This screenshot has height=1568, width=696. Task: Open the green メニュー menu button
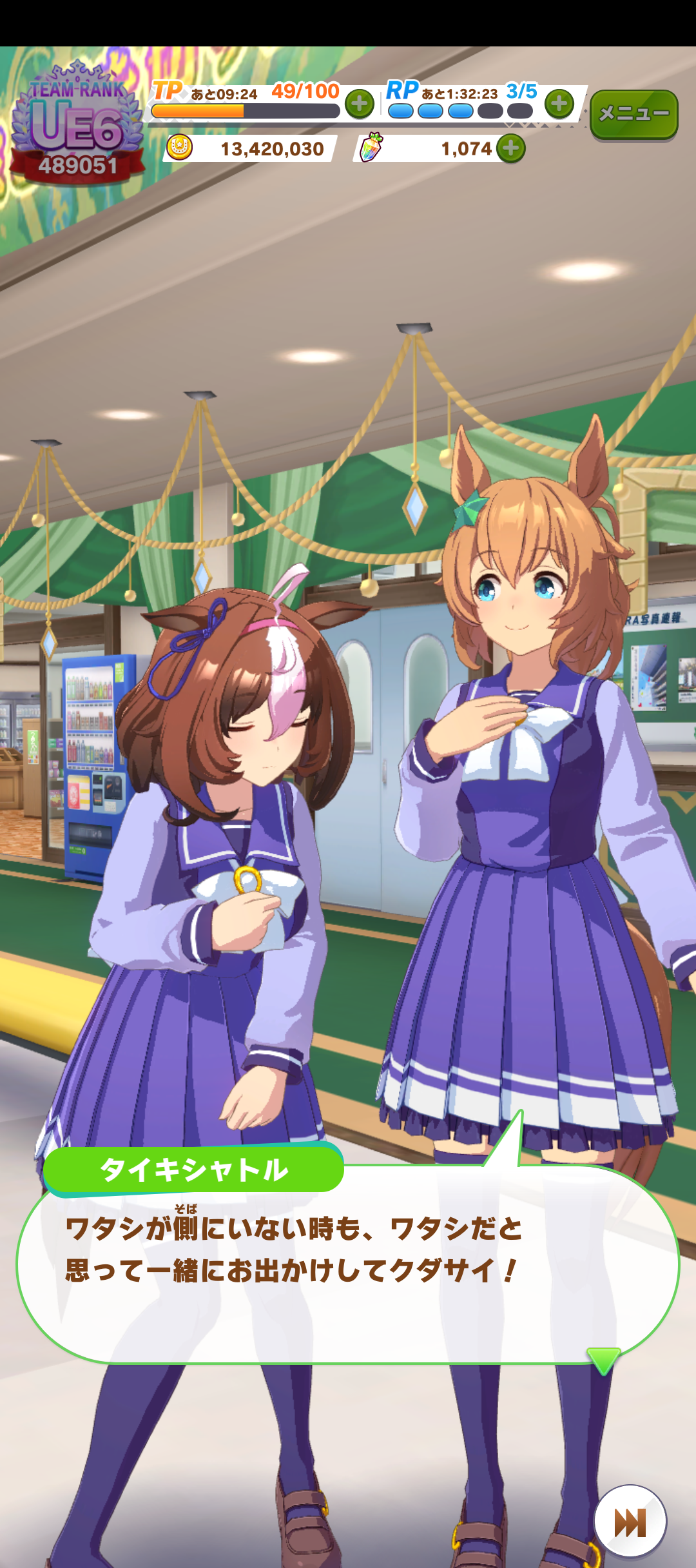[633, 114]
